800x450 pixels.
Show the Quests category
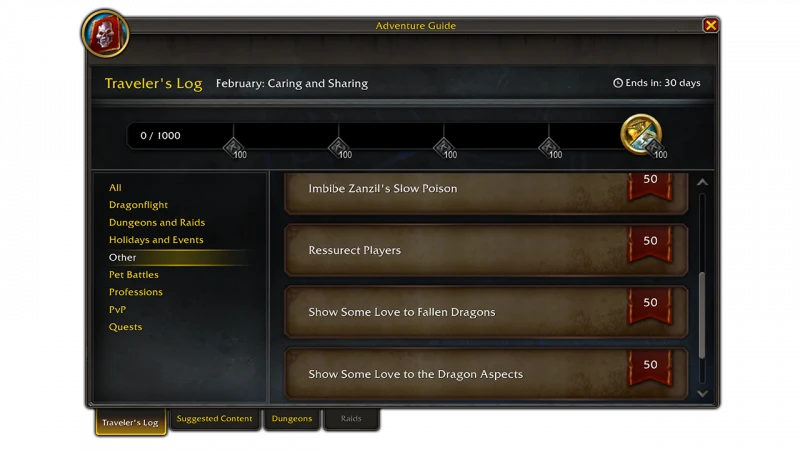(x=126, y=327)
